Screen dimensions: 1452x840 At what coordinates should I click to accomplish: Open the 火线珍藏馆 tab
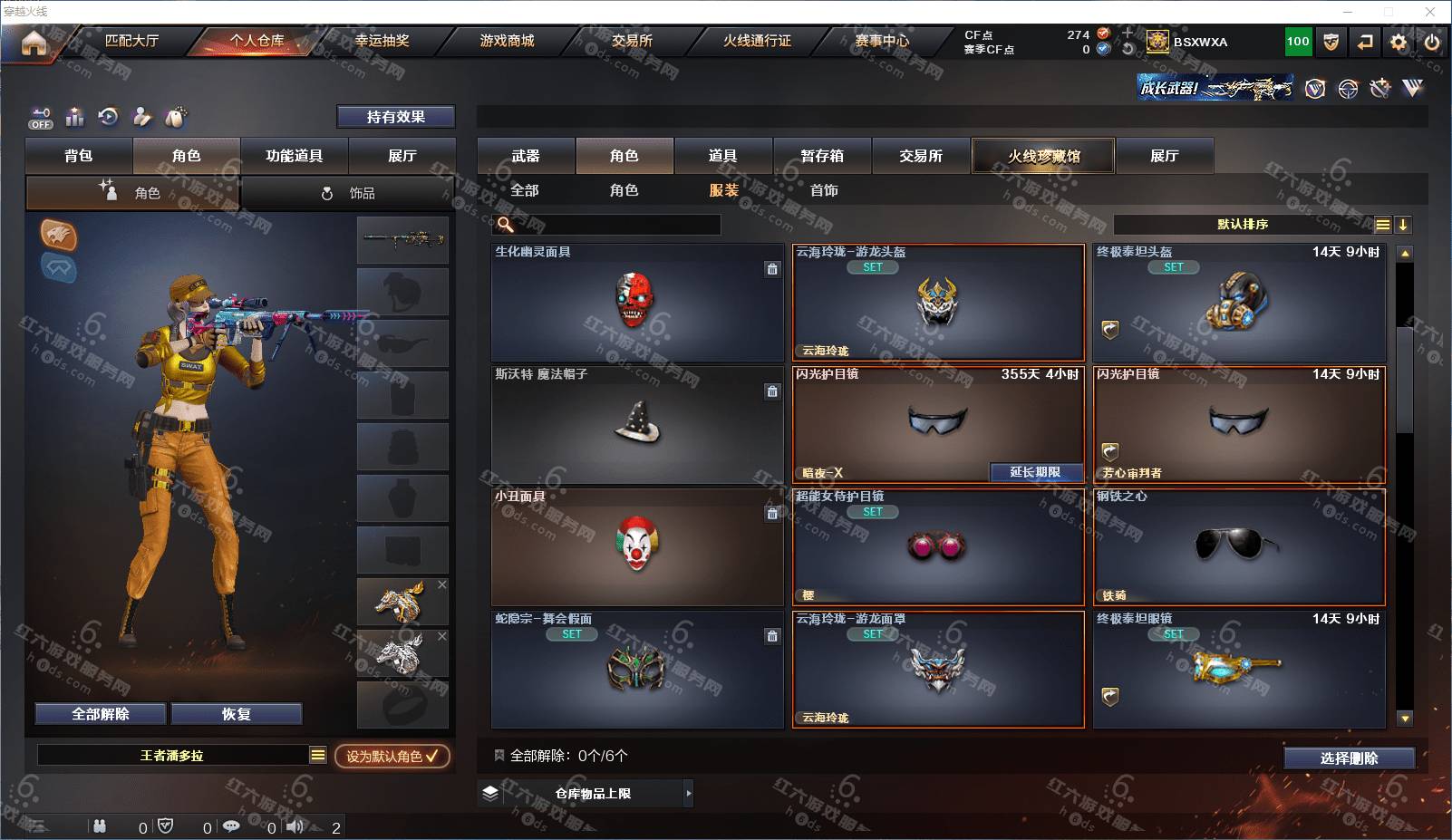click(1043, 156)
